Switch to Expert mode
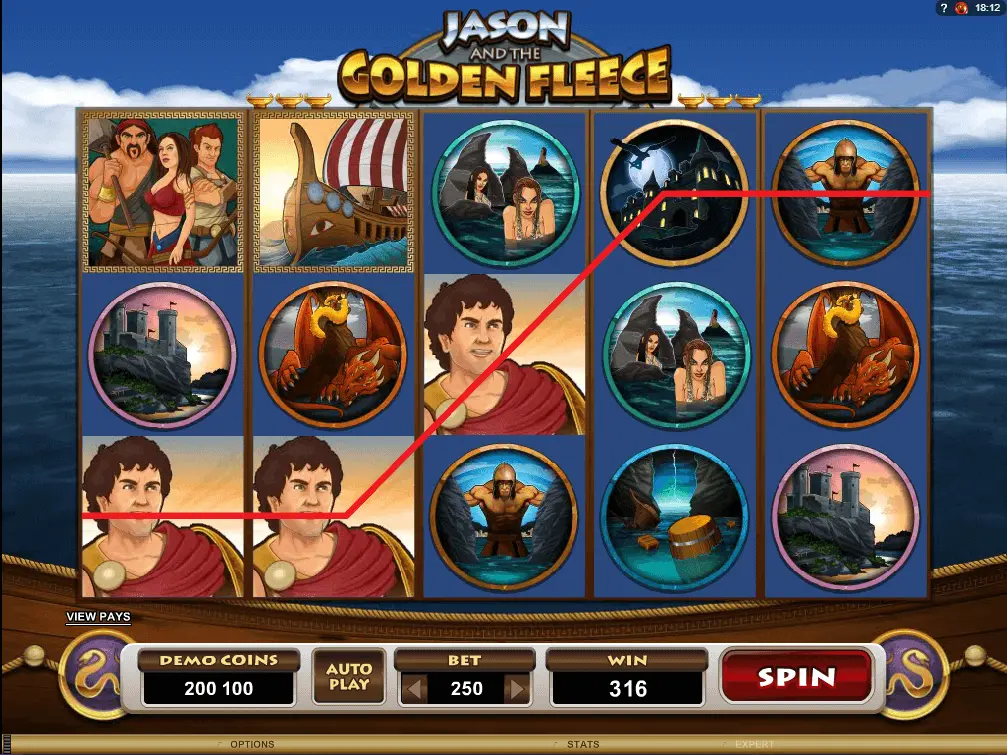The height and width of the screenshot is (755, 1007). (756, 744)
